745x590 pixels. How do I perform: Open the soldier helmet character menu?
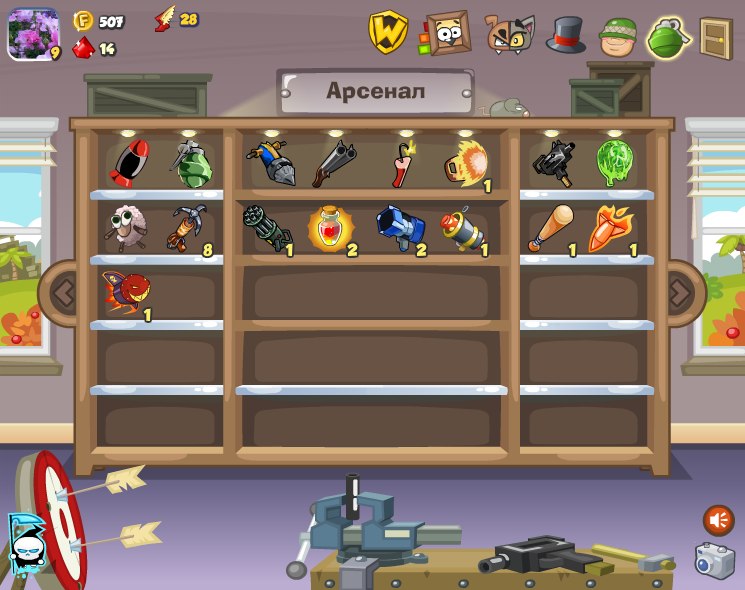click(618, 36)
